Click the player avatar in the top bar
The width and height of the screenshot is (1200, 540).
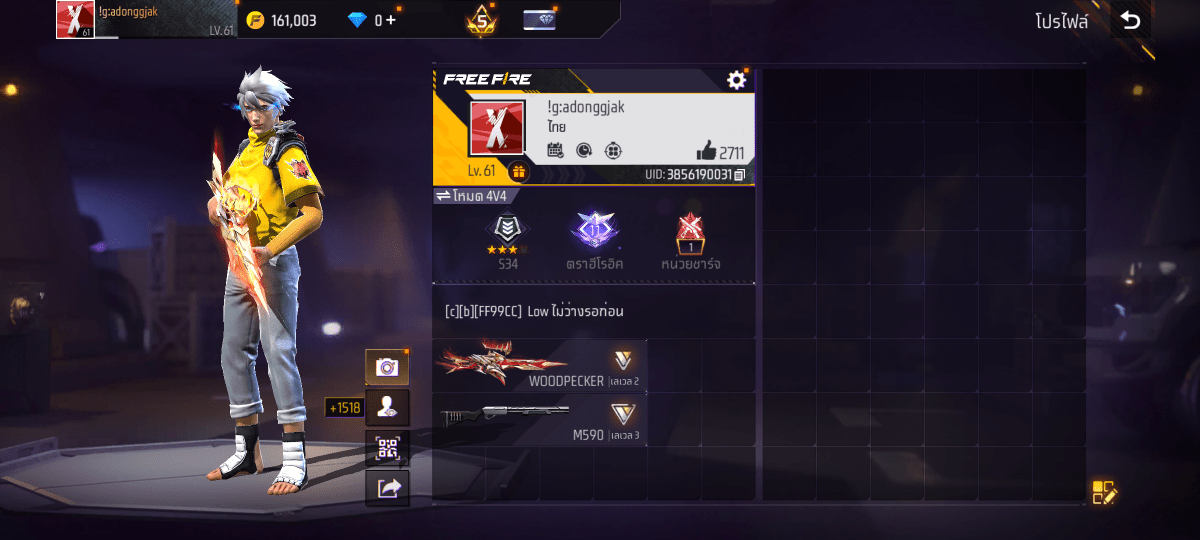(75, 20)
